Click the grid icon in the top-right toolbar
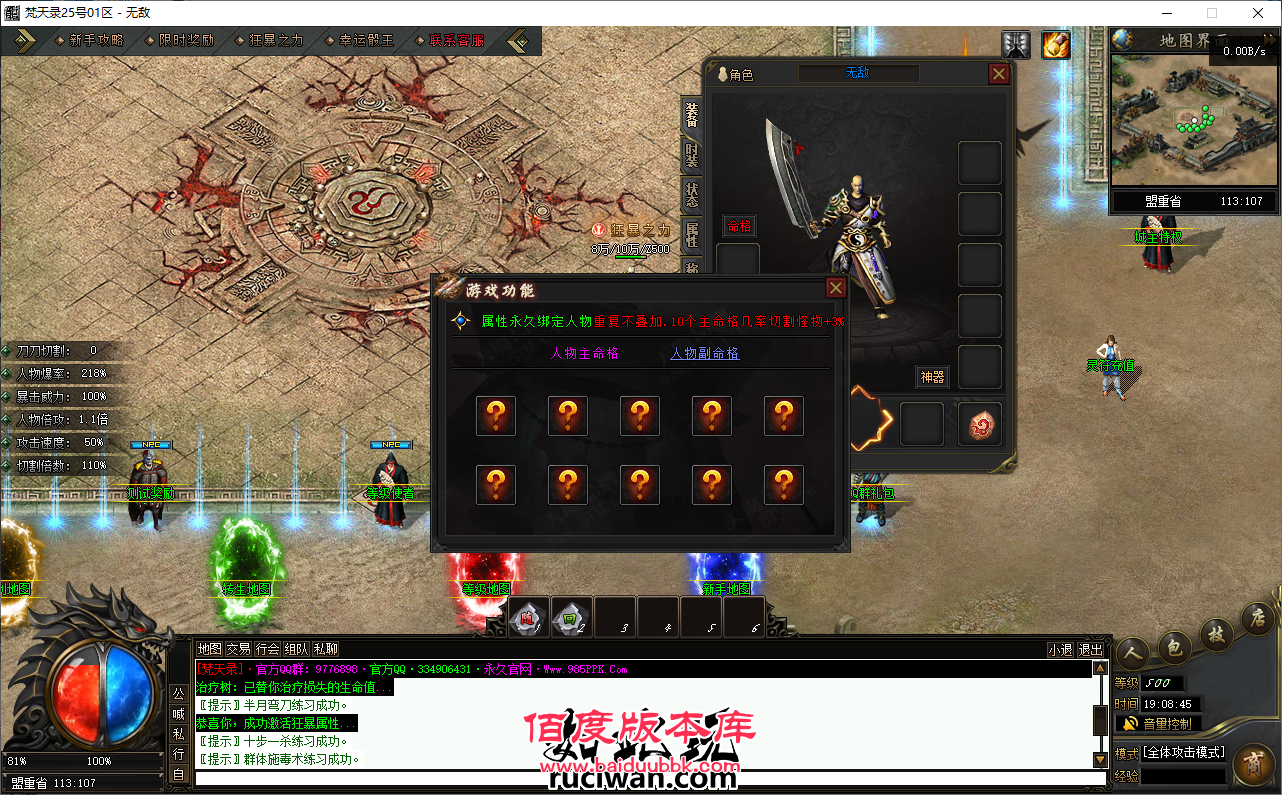 (x=1016, y=45)
